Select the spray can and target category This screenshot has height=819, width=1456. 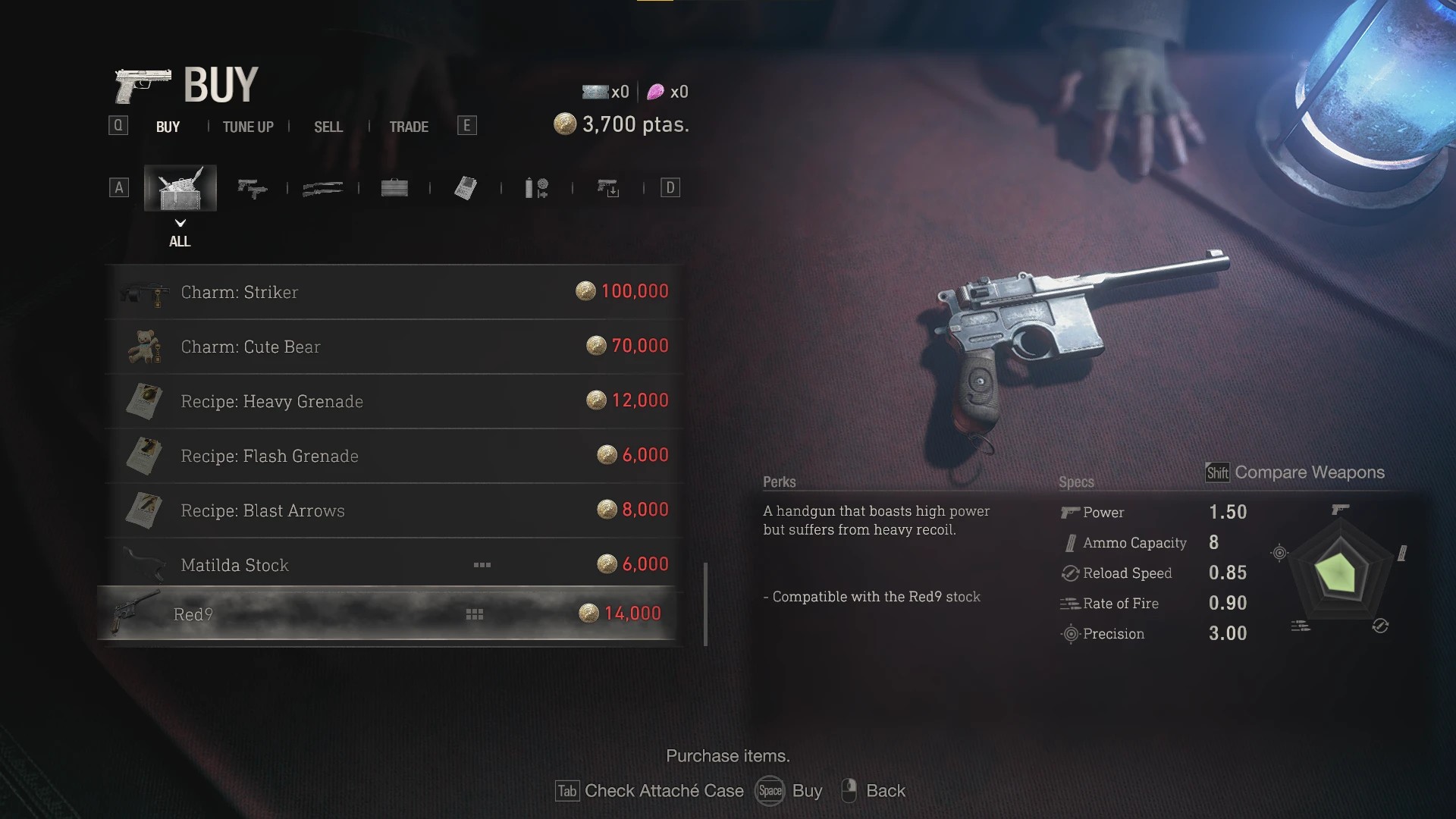pos(537,188)
